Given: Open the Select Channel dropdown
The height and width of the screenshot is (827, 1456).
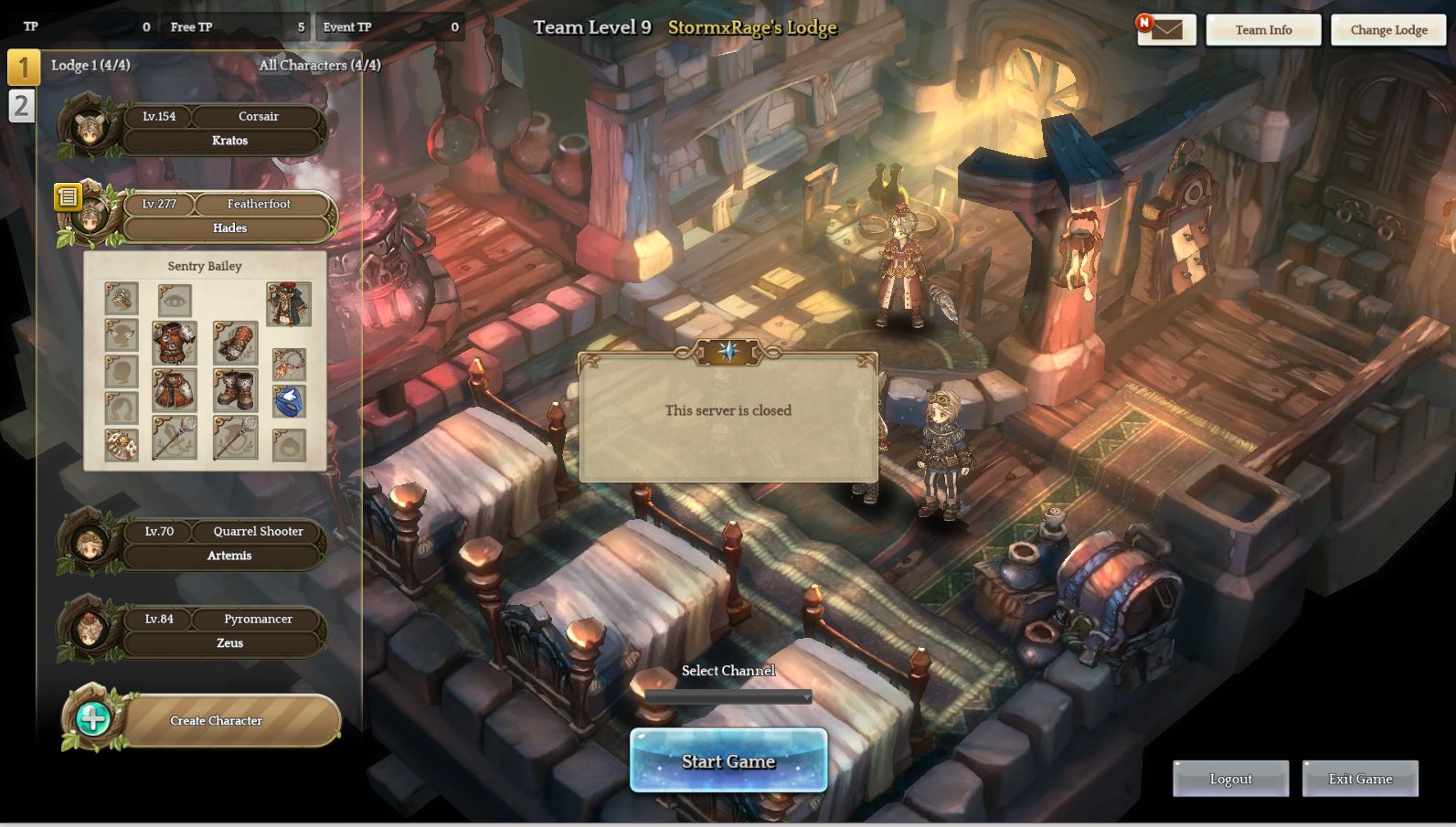Looking at the screenshot, I should point(728,697).
